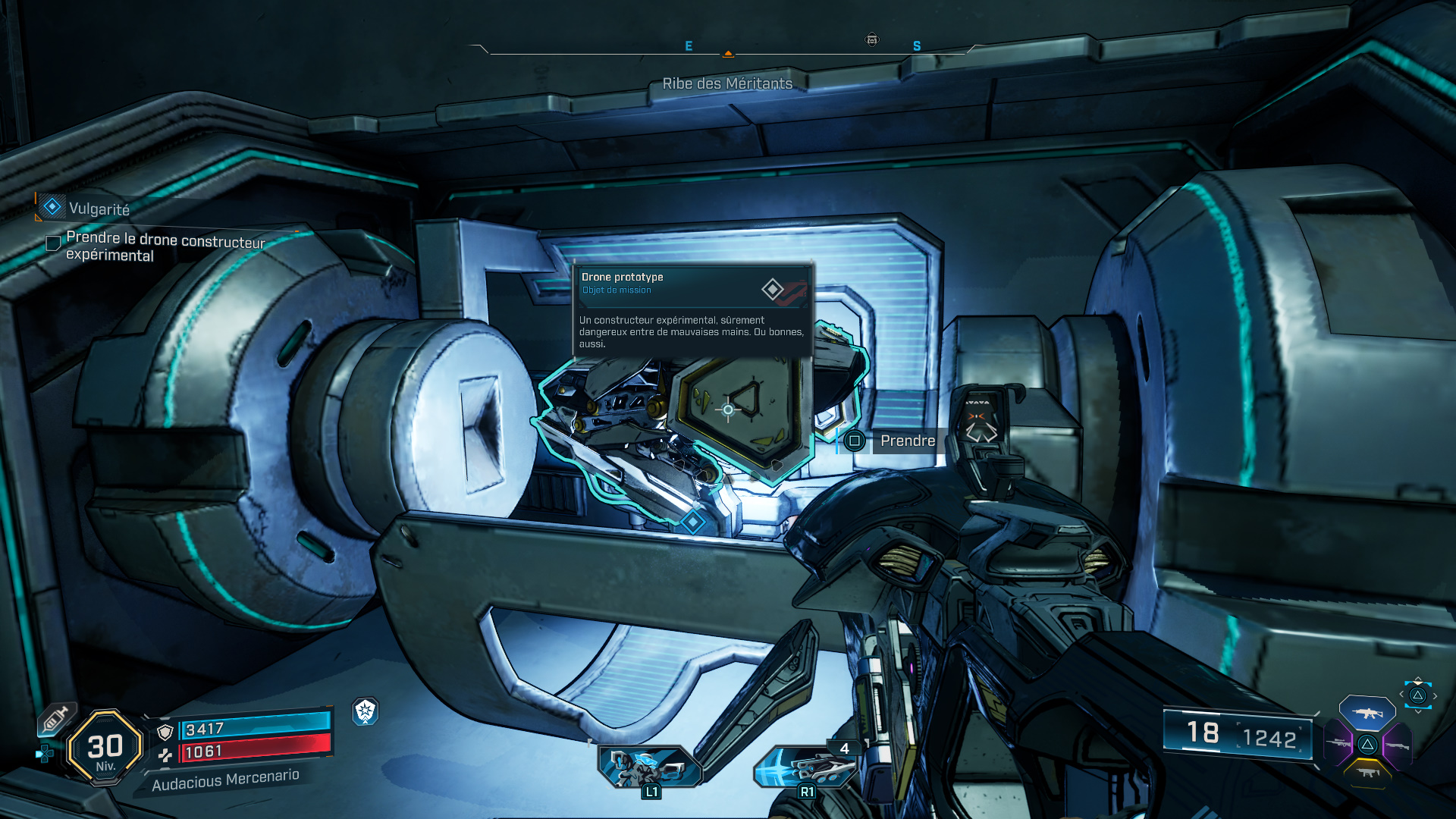Click the Drone prototype item card
Viewport: 1456px width, 819px height.
[x=692, y=309]
